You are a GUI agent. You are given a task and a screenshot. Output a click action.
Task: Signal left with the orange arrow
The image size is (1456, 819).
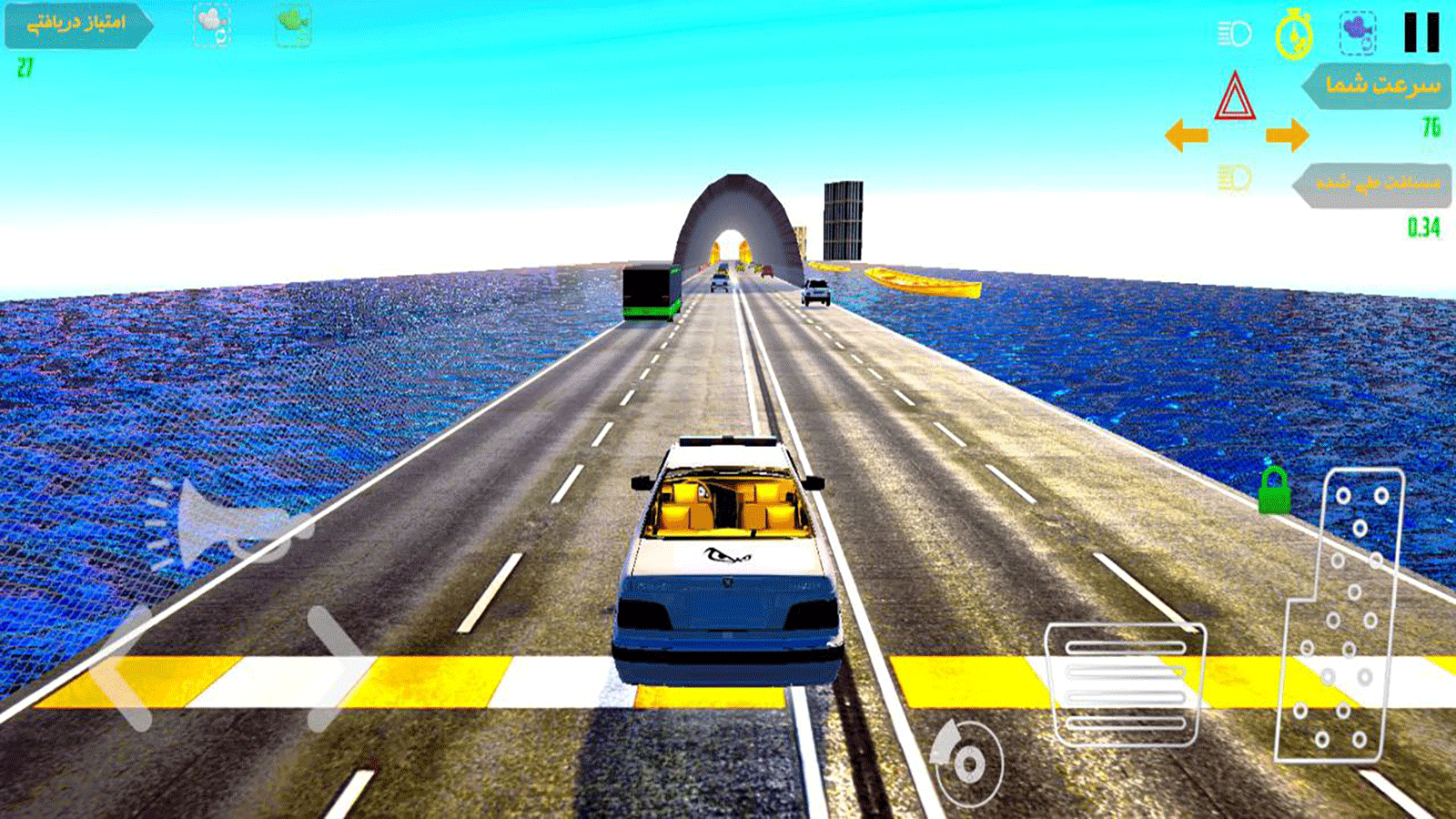(1187, 136)
